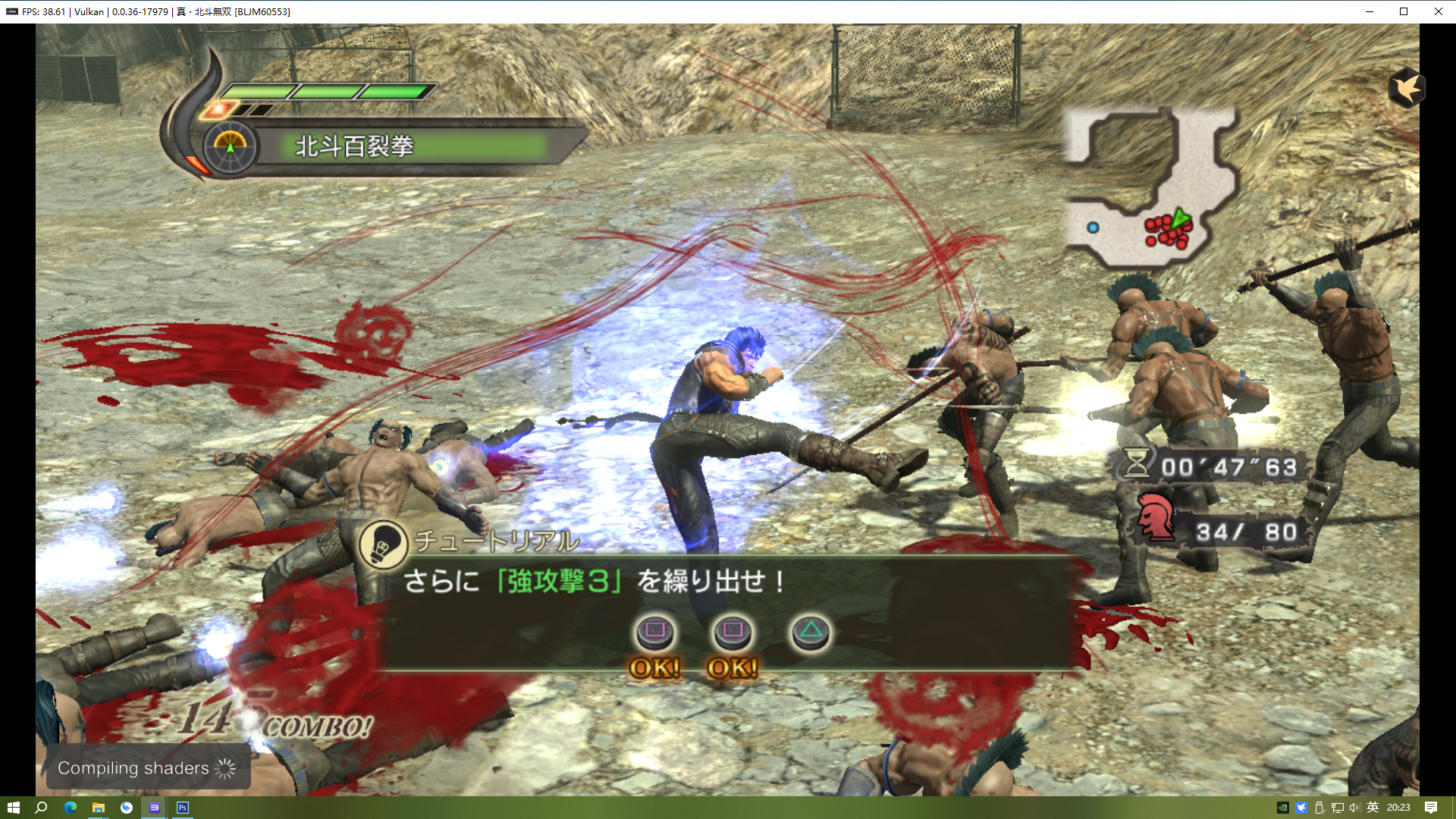Minimize the emulator window
This screenshot has width=1456, height=819.
[1370, 11]
